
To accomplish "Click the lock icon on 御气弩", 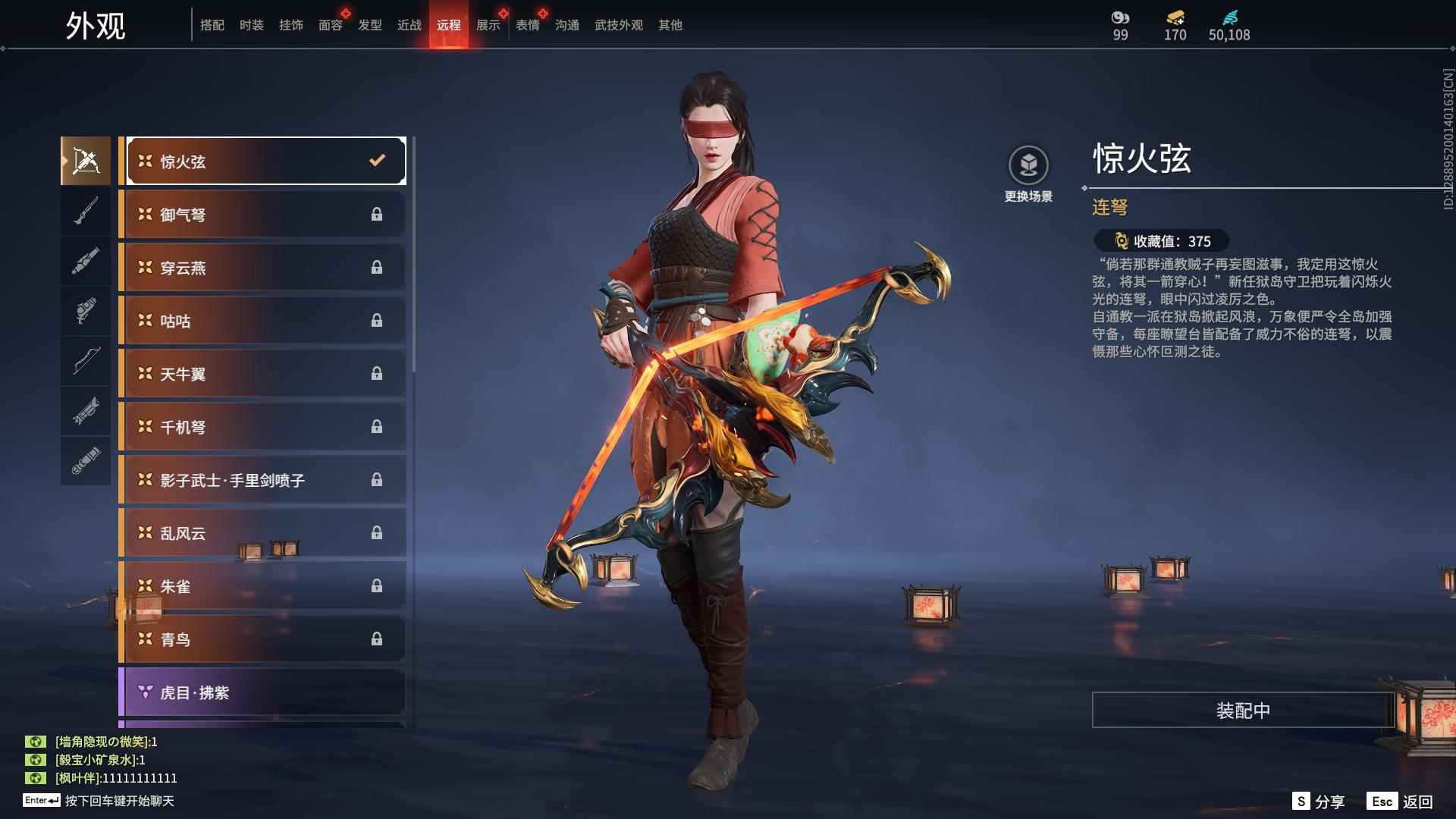I will coord(377,214).
